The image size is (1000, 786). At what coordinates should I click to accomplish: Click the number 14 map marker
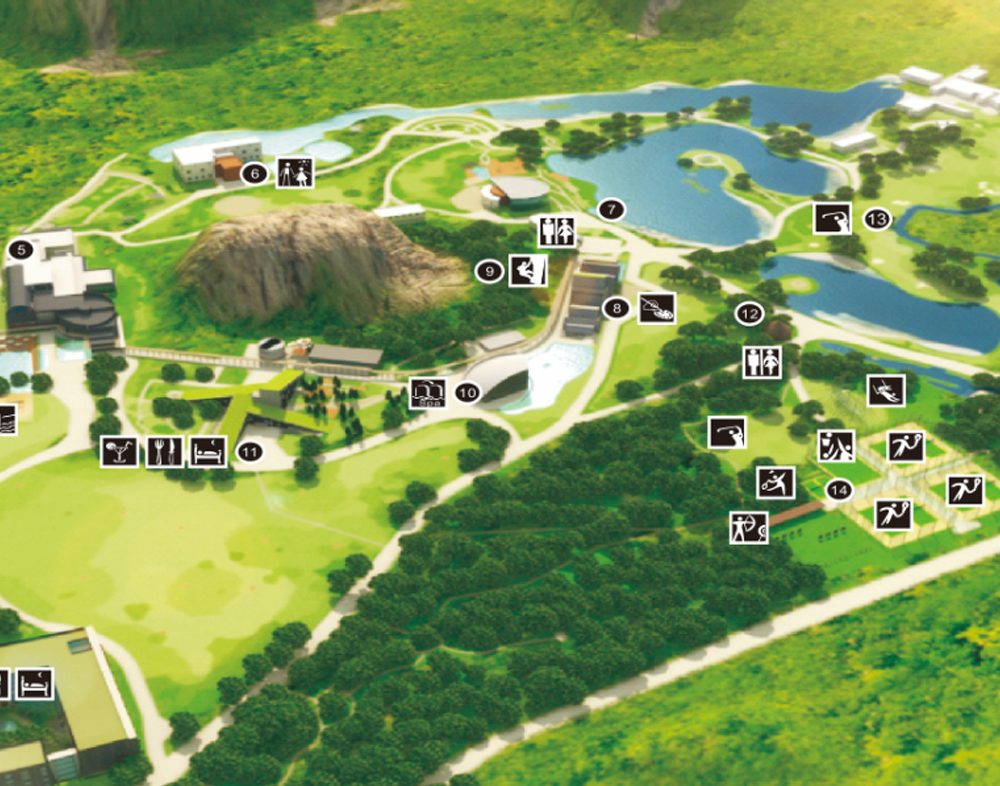point(839,490)
